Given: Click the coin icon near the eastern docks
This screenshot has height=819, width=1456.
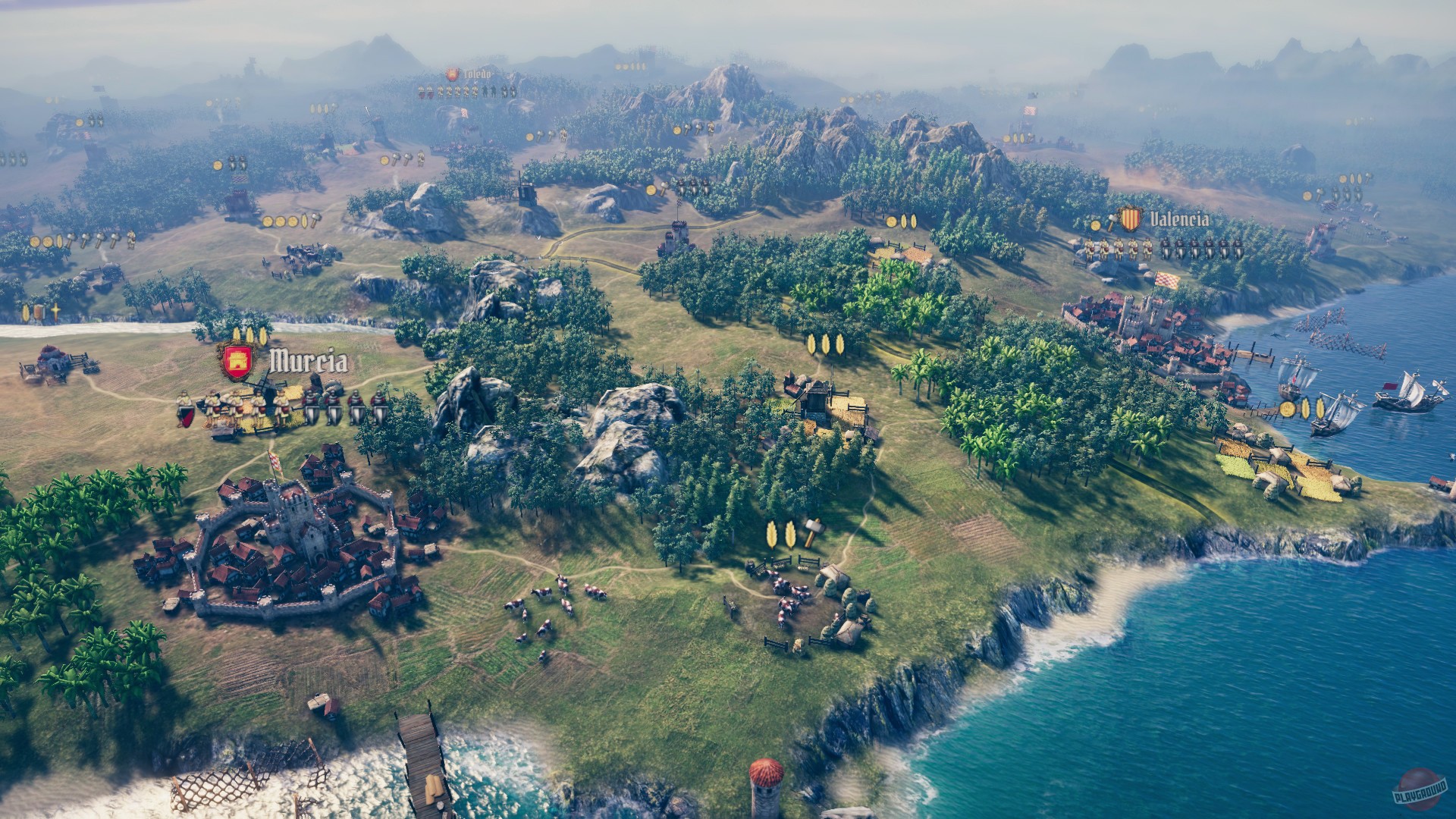Looking at the screenshot, I should coord(1288,408).
